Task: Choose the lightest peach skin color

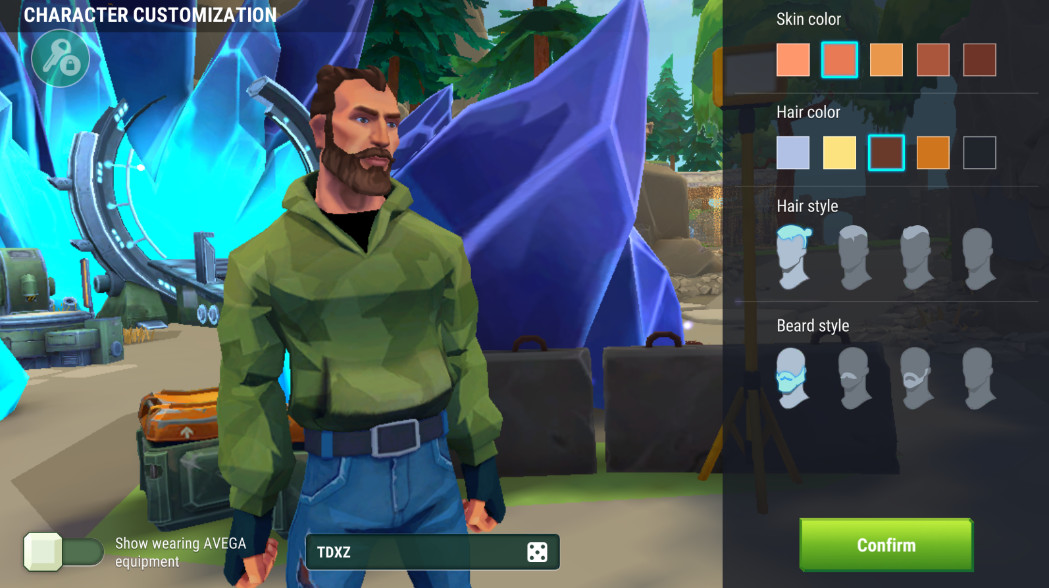Action: [793, 60]
